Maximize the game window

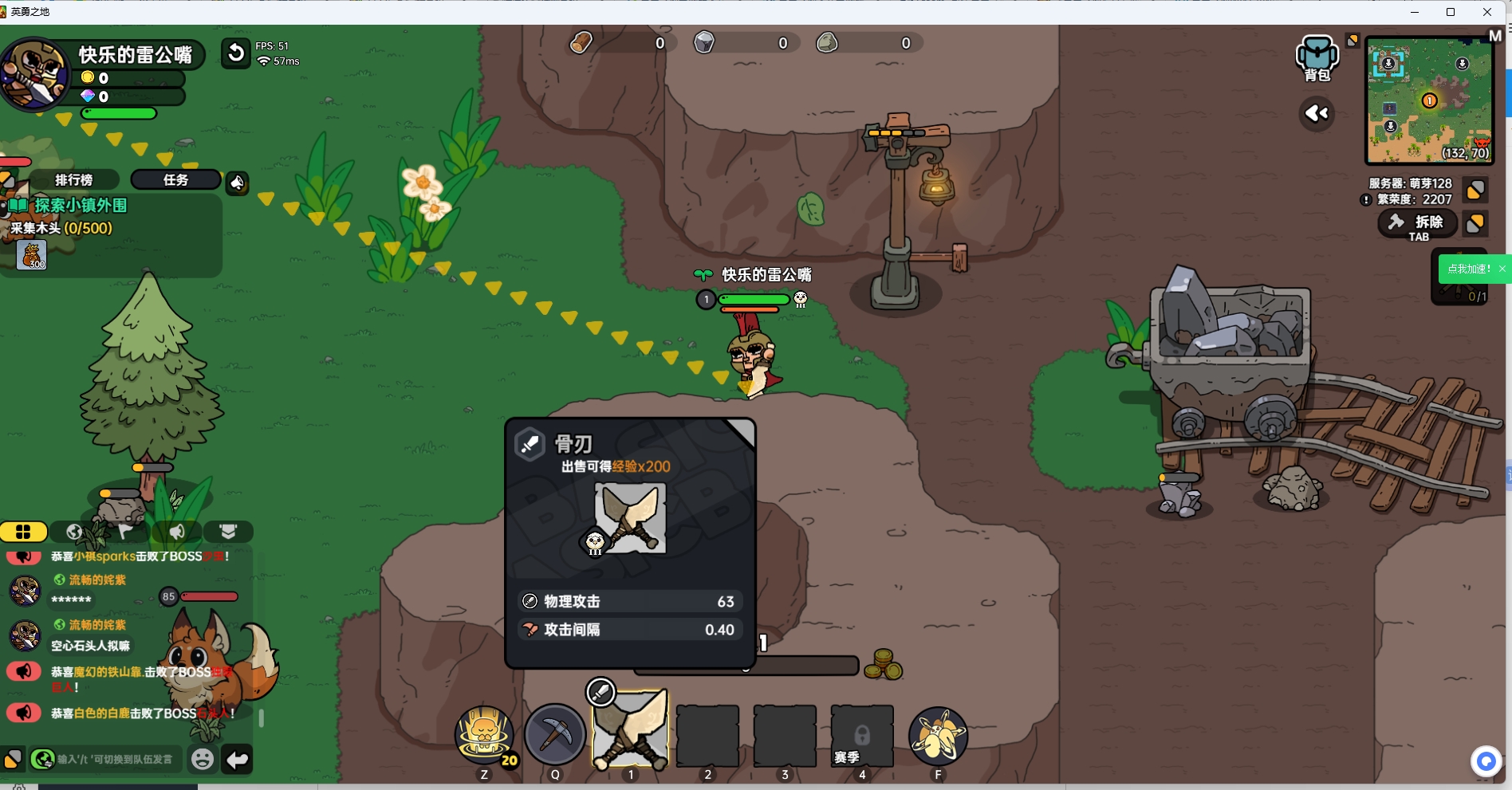[1451, 12]
